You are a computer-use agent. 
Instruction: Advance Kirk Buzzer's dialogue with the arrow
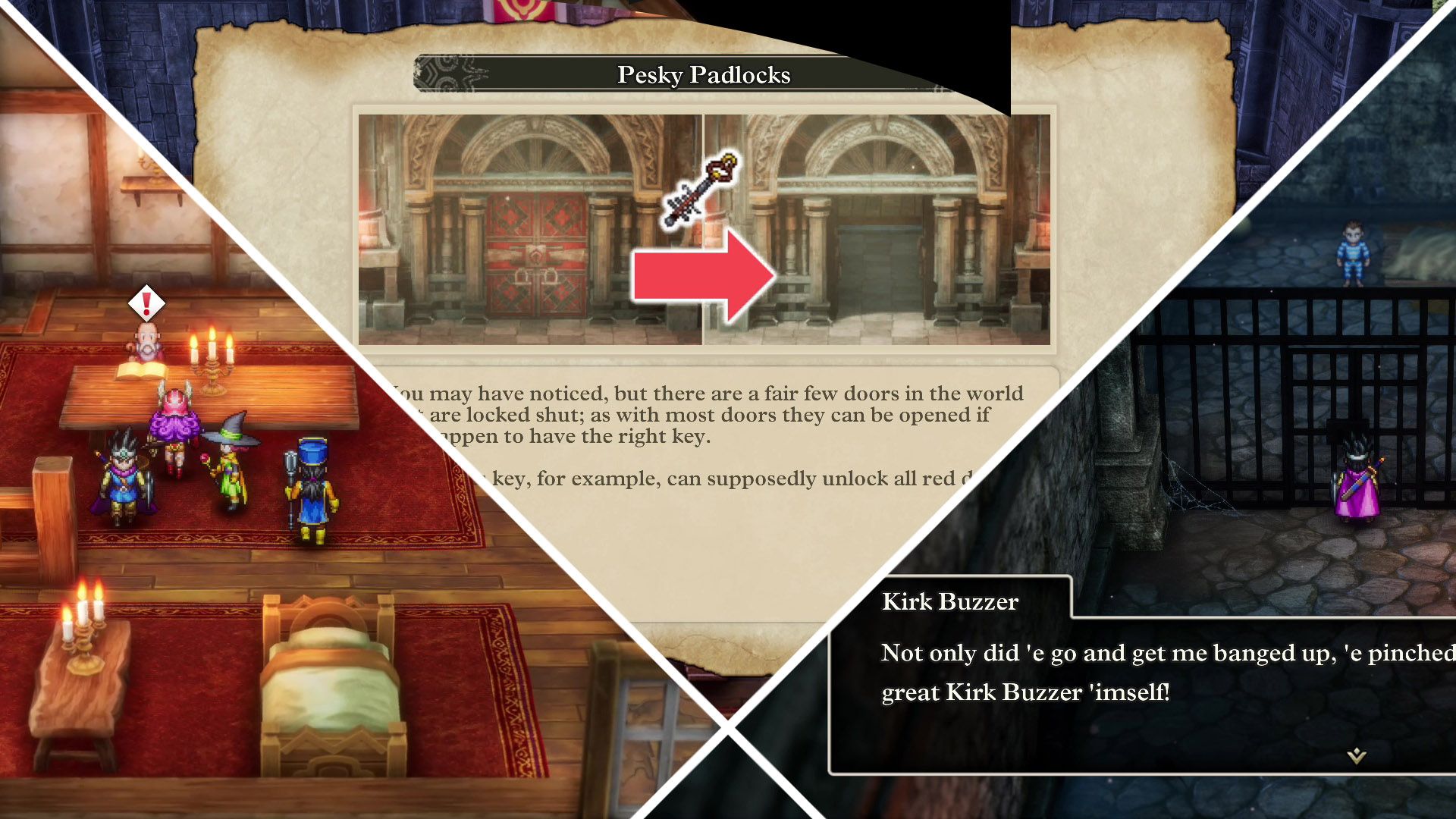[x=1356, y=755]
